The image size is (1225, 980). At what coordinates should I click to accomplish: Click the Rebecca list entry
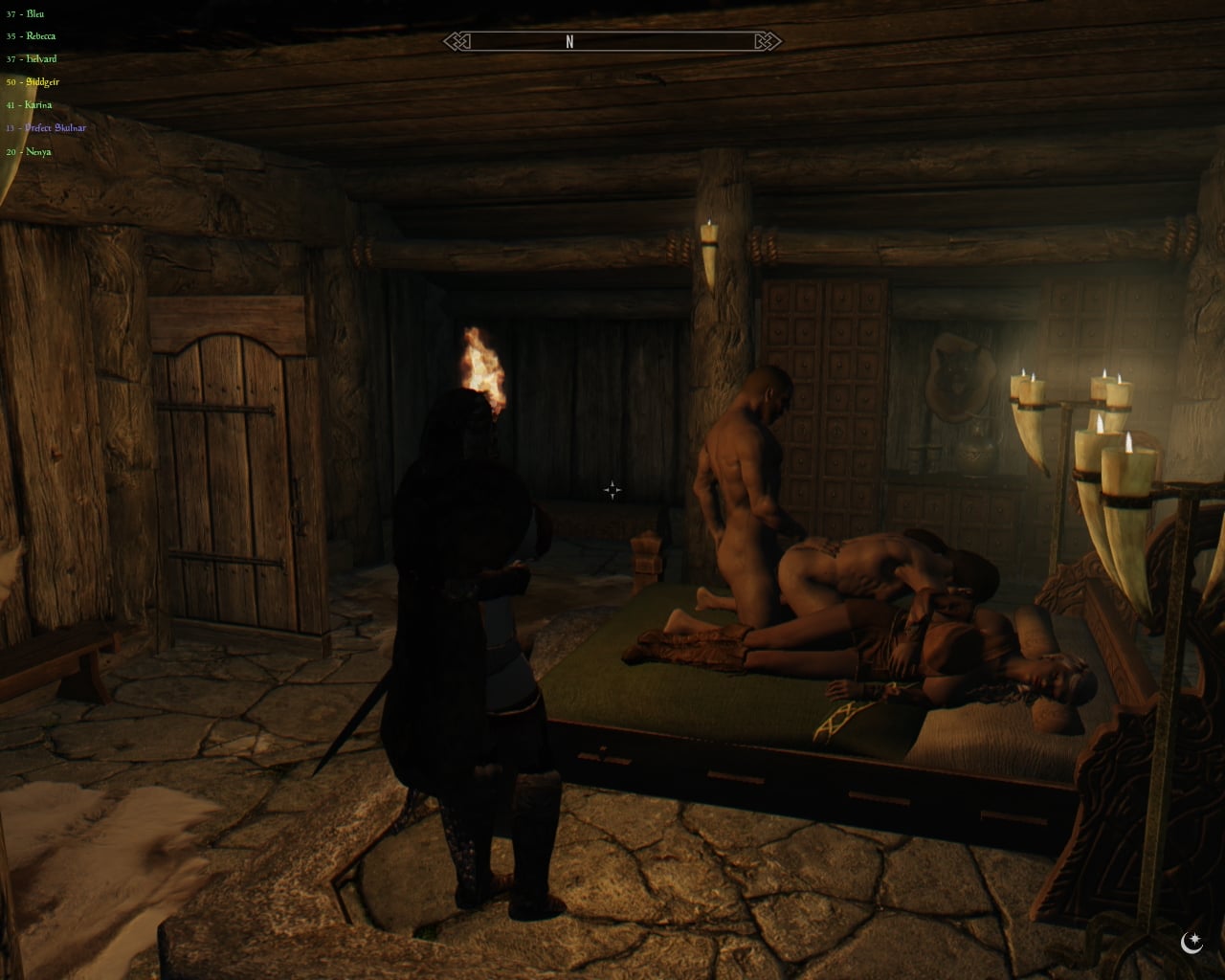pyautogui.click(x=40, y=36)
